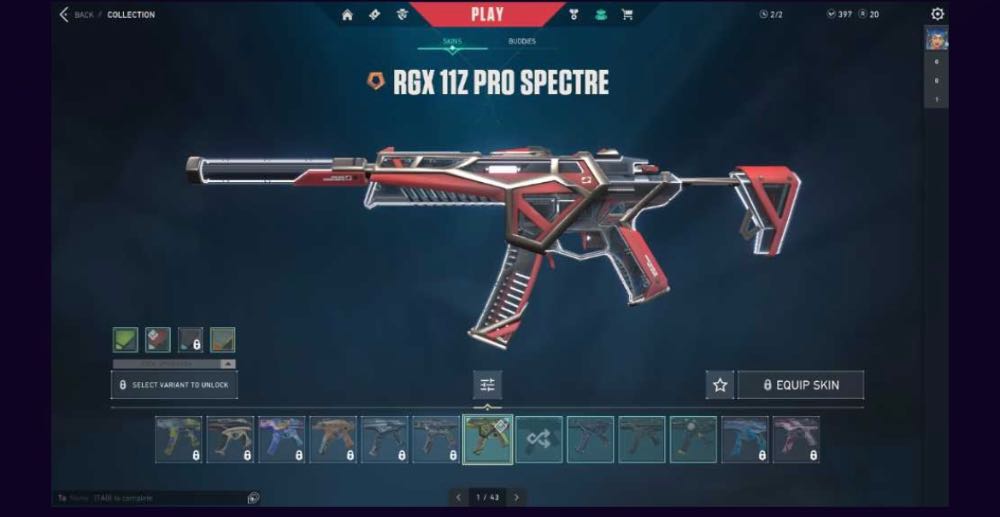Switch to the Buddies tab
The image size is (1000, 517).
pyautogui.click(x=521, y=41)
